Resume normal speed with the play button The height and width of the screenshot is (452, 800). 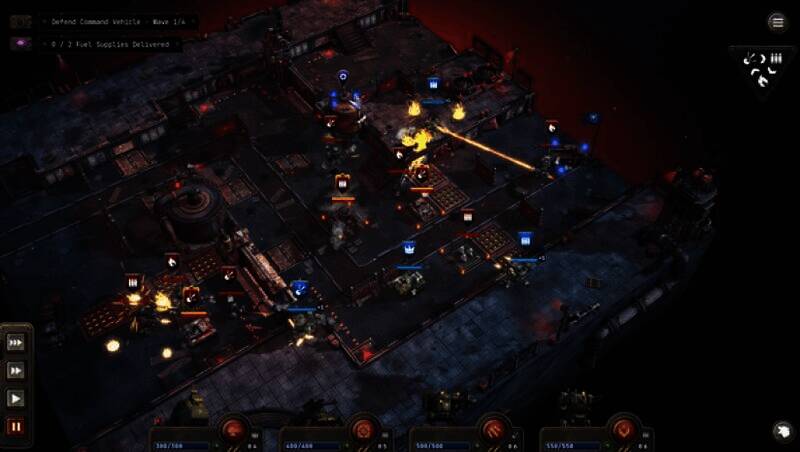tap(16, 399)
